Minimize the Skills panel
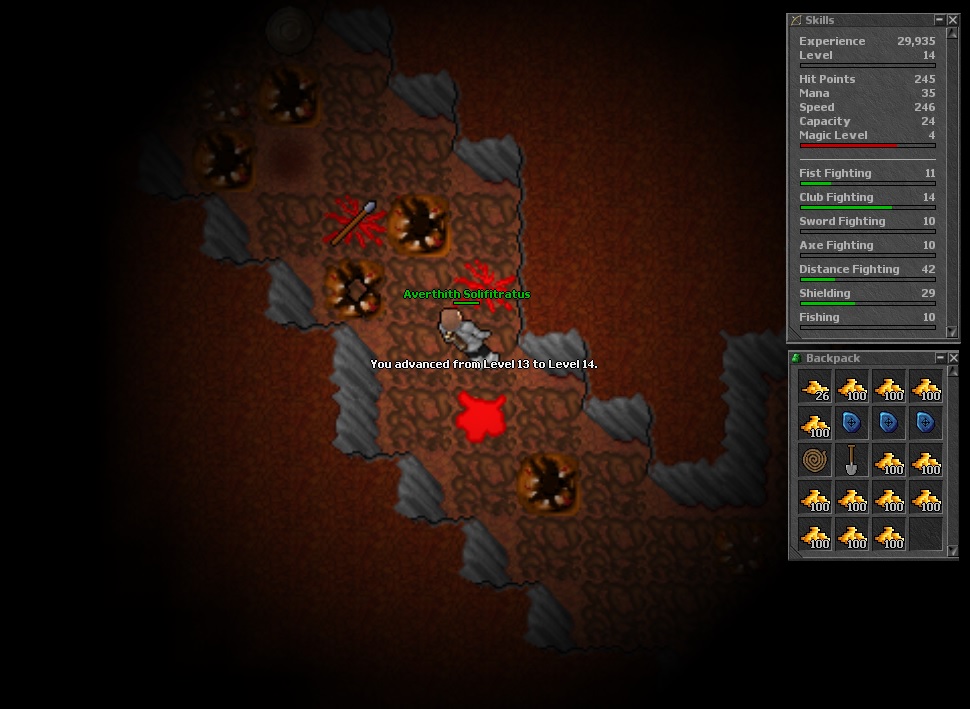Screen dimensions: 970x709 click(x=940, y=20)
